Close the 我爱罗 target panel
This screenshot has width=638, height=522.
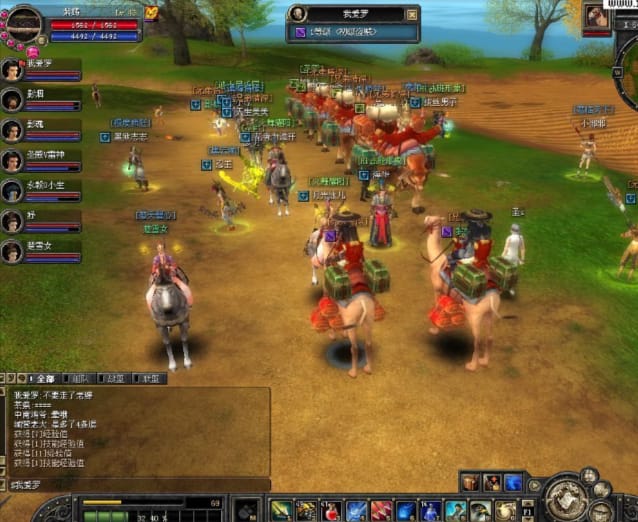412,14
